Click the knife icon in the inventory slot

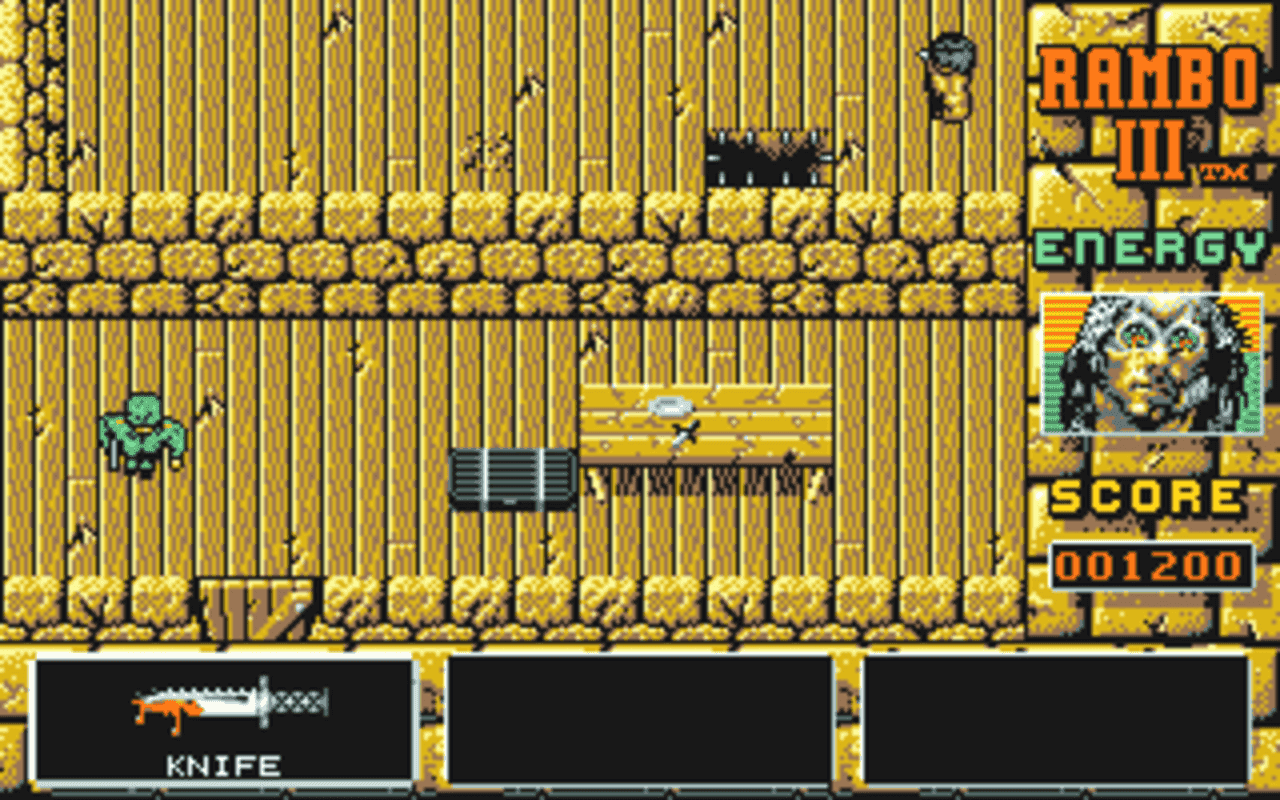point(230,705)
